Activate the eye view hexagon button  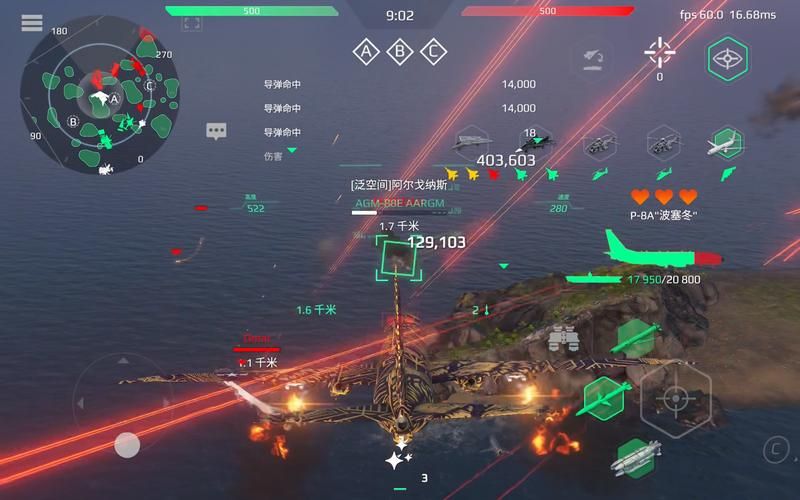tap(727, 59)
